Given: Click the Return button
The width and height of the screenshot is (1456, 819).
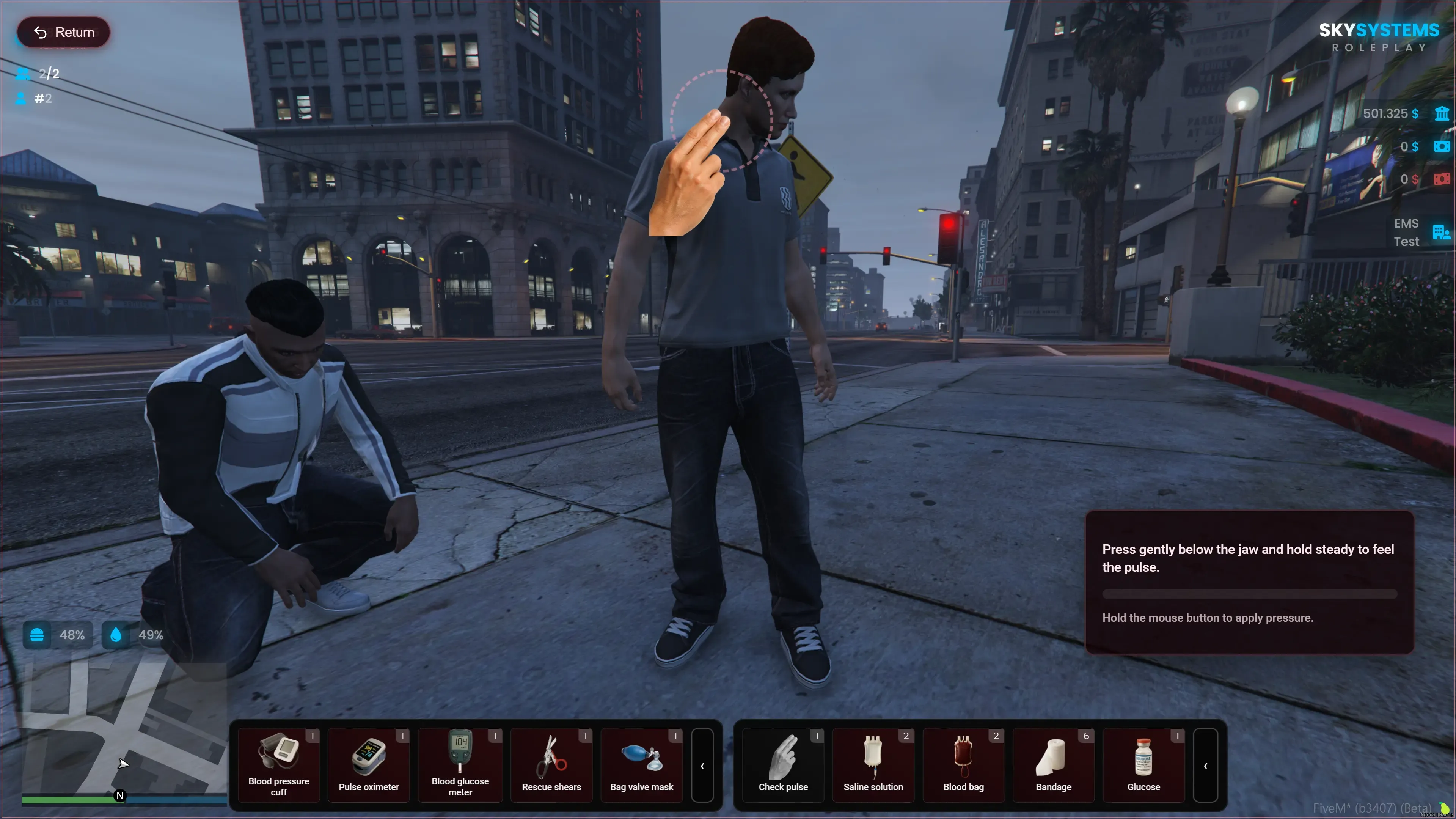Looking at the screenshot, I should click(64, 32).
